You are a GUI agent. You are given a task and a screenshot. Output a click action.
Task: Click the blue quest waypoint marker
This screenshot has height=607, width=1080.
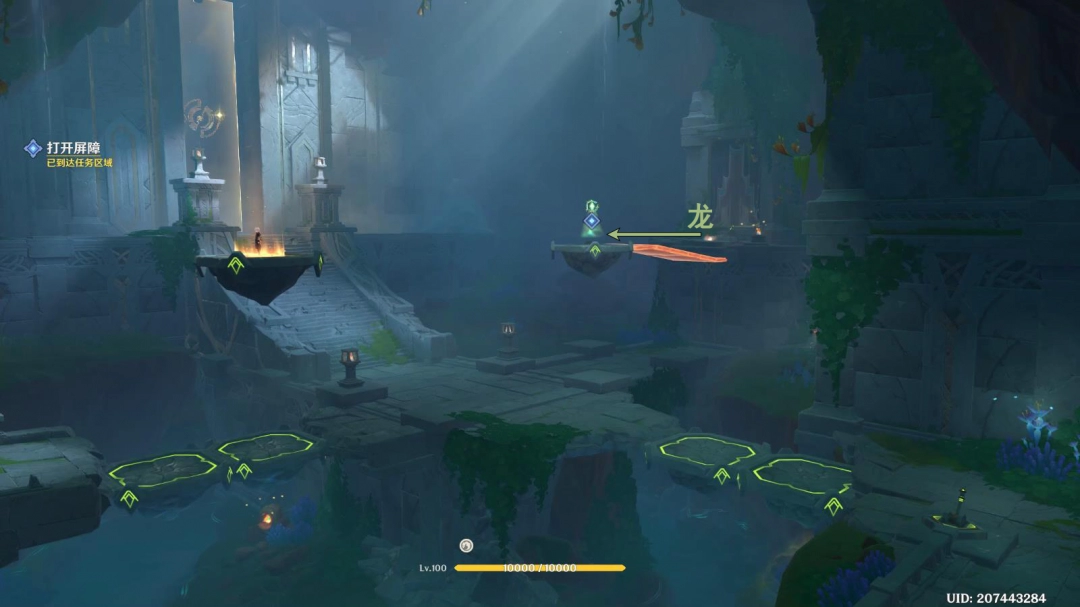(x=591, y=220)
